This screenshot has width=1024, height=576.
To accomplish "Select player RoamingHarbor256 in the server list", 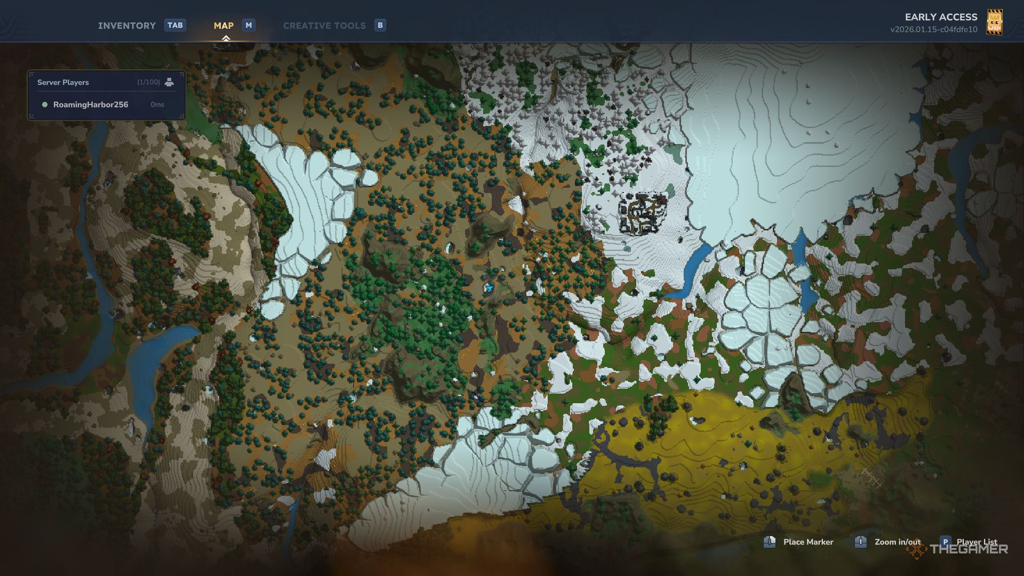I will coord(90,104).
